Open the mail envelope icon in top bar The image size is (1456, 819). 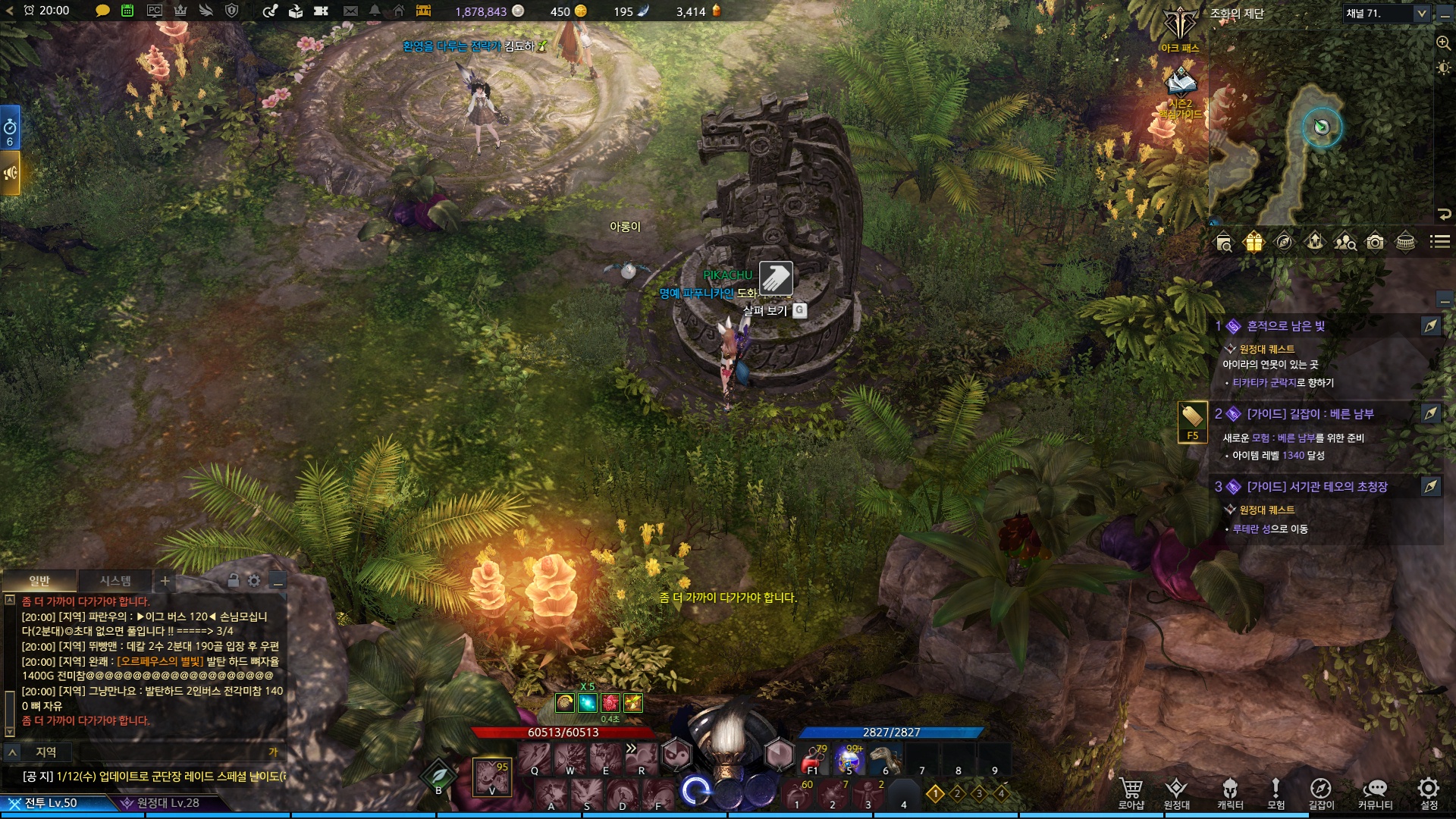350,11
